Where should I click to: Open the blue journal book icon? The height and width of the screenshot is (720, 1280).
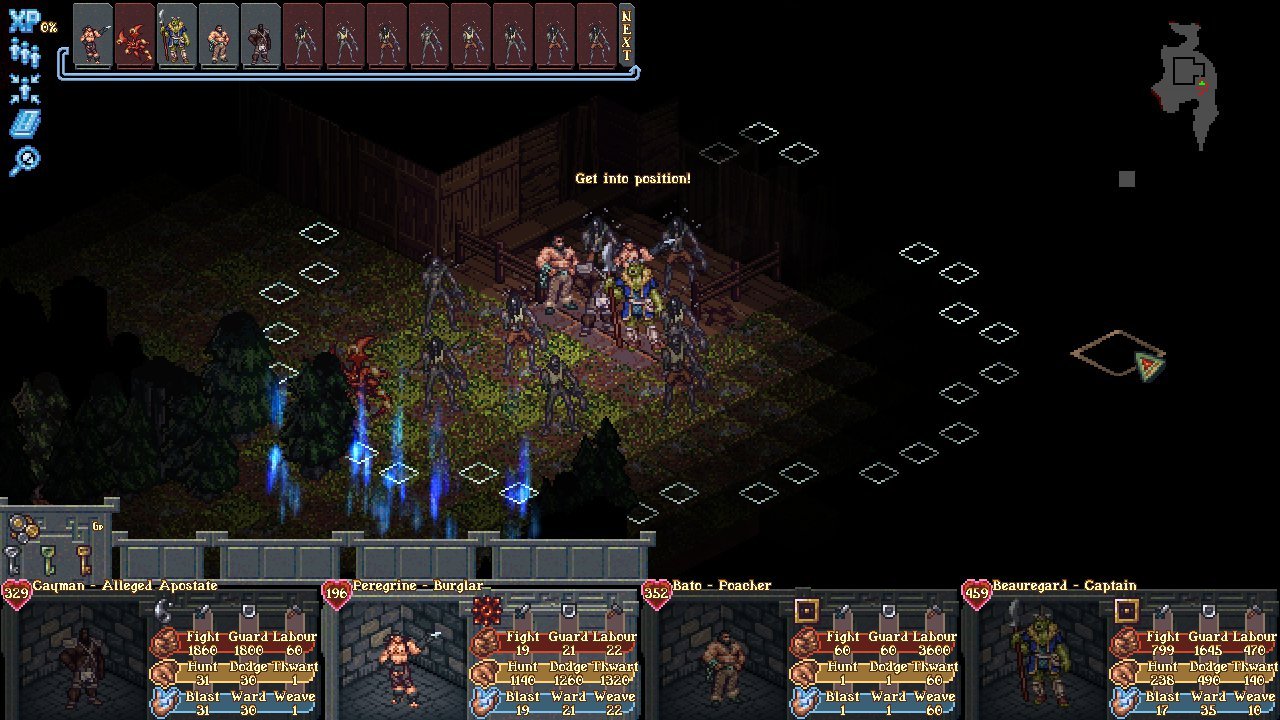point(24,124)
